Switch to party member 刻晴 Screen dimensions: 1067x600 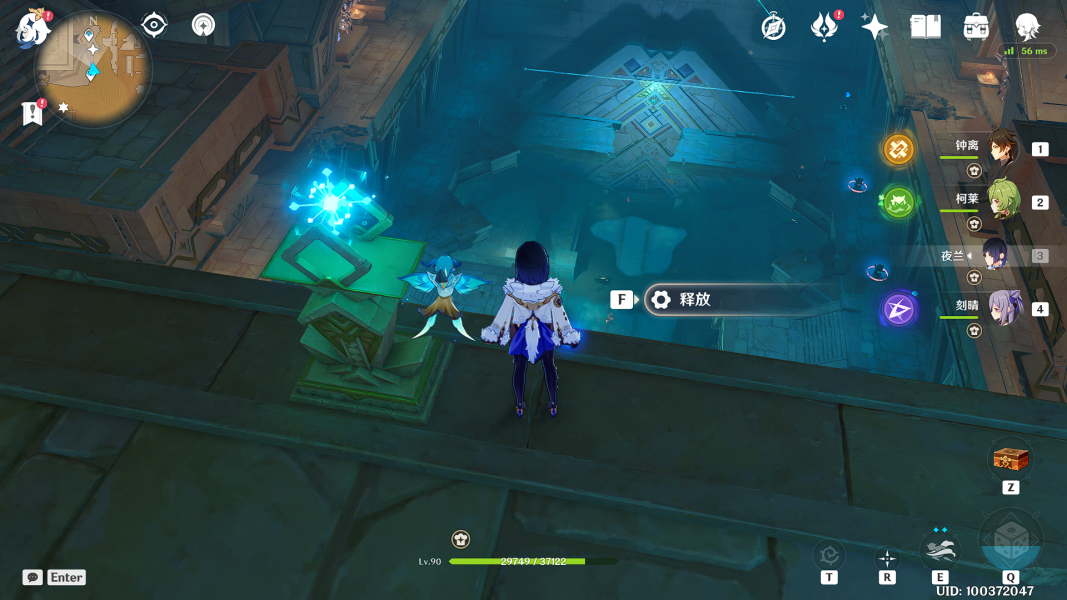(1003, 308)
